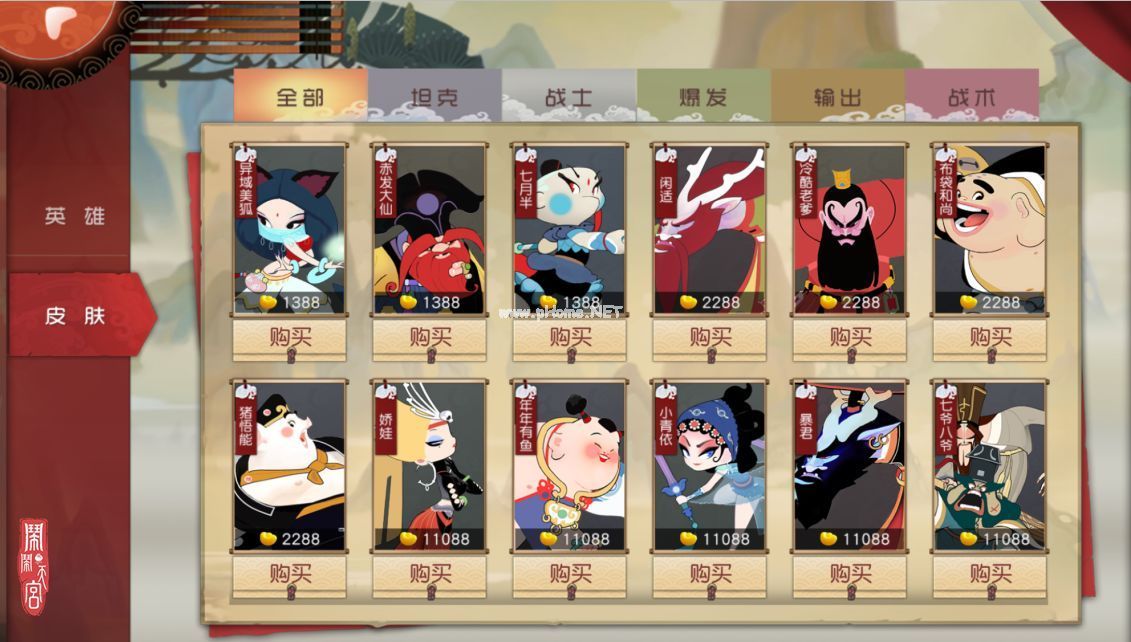The width and height of the screenshot is (1131, 642).
Task: Select the 战士 tab
Action: point(569,98)
